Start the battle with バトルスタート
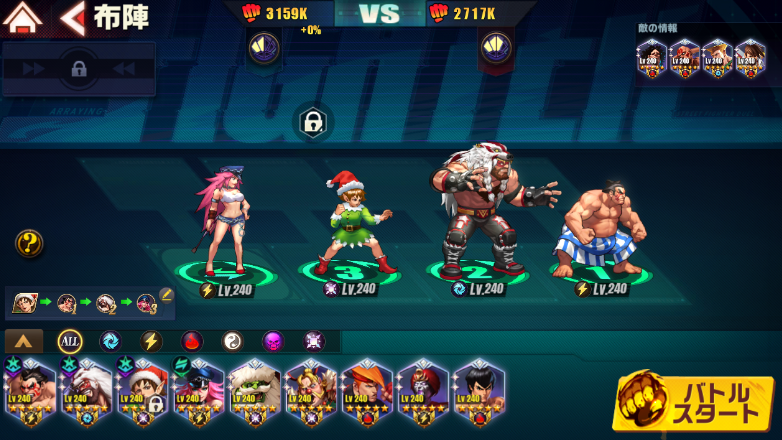Screen dimensions: 782x440 695,402
